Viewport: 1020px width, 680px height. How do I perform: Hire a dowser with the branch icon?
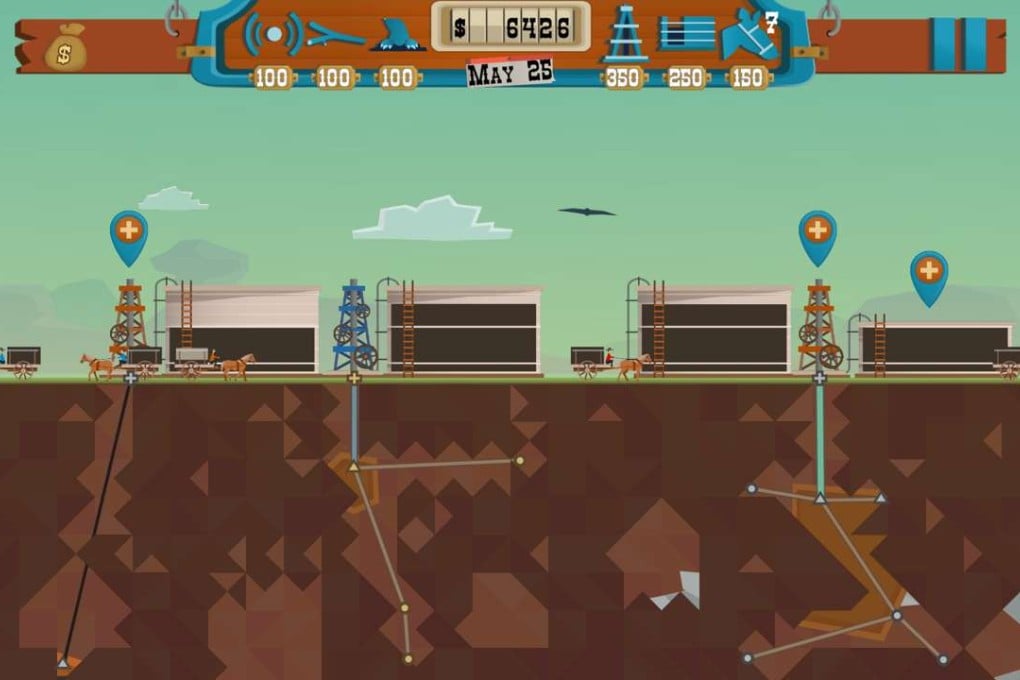[335, 35]
